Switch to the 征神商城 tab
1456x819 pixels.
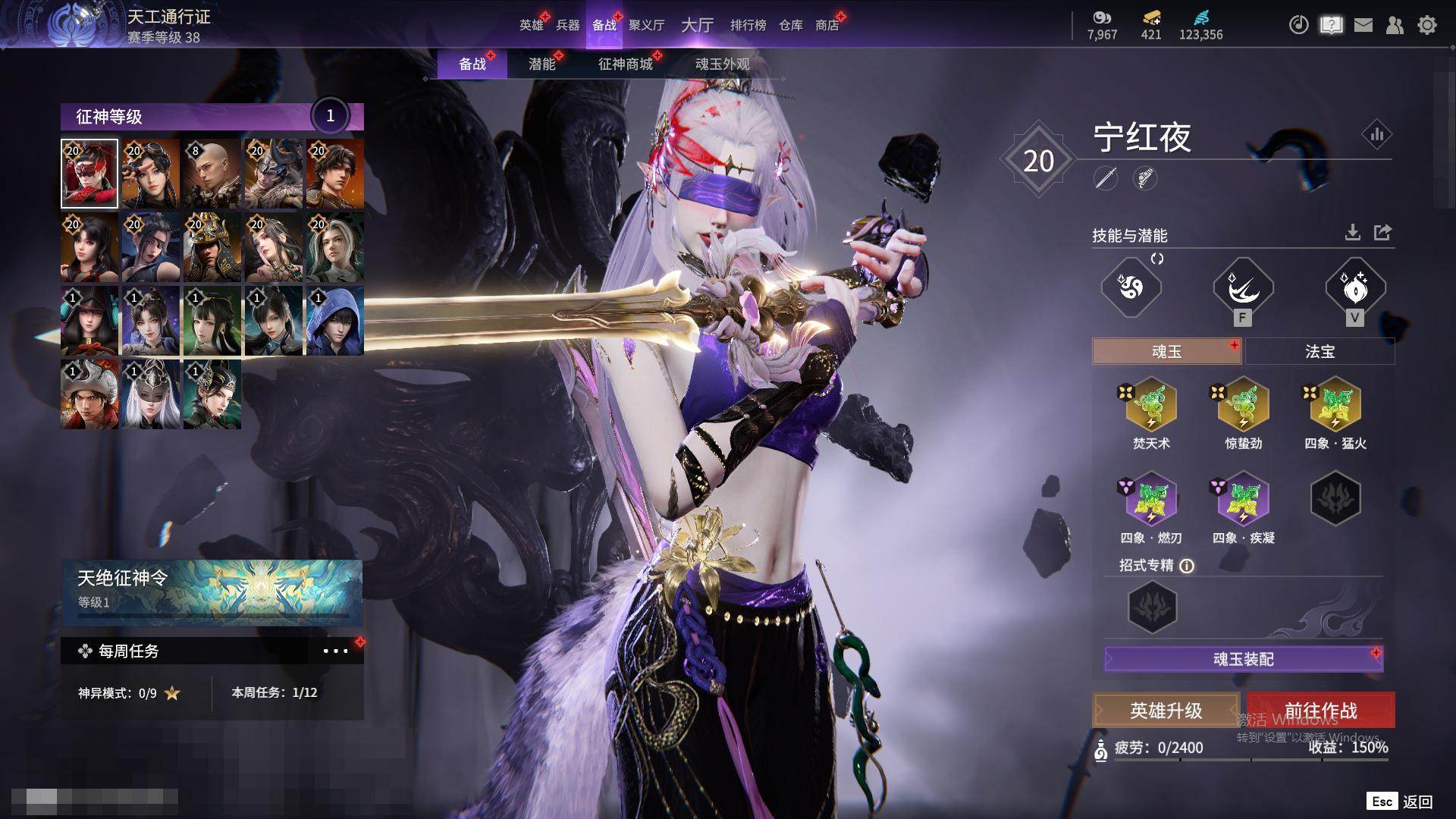[625, 64]
